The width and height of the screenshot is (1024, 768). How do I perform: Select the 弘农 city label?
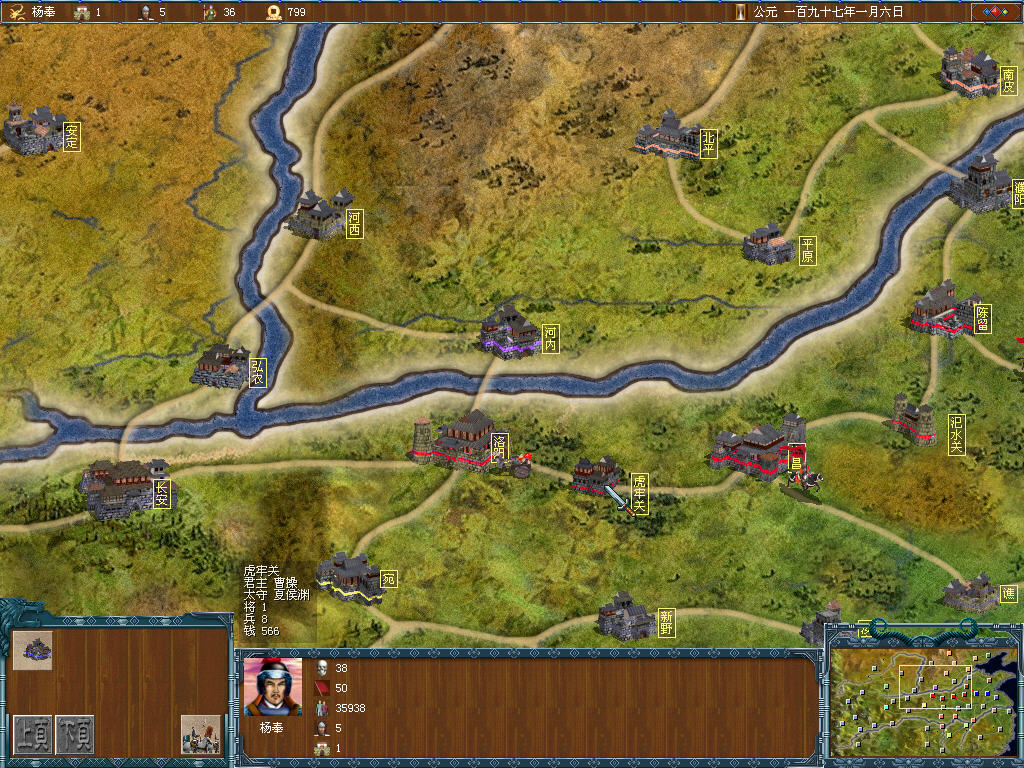pyautogui.click(x=258, y=373)
